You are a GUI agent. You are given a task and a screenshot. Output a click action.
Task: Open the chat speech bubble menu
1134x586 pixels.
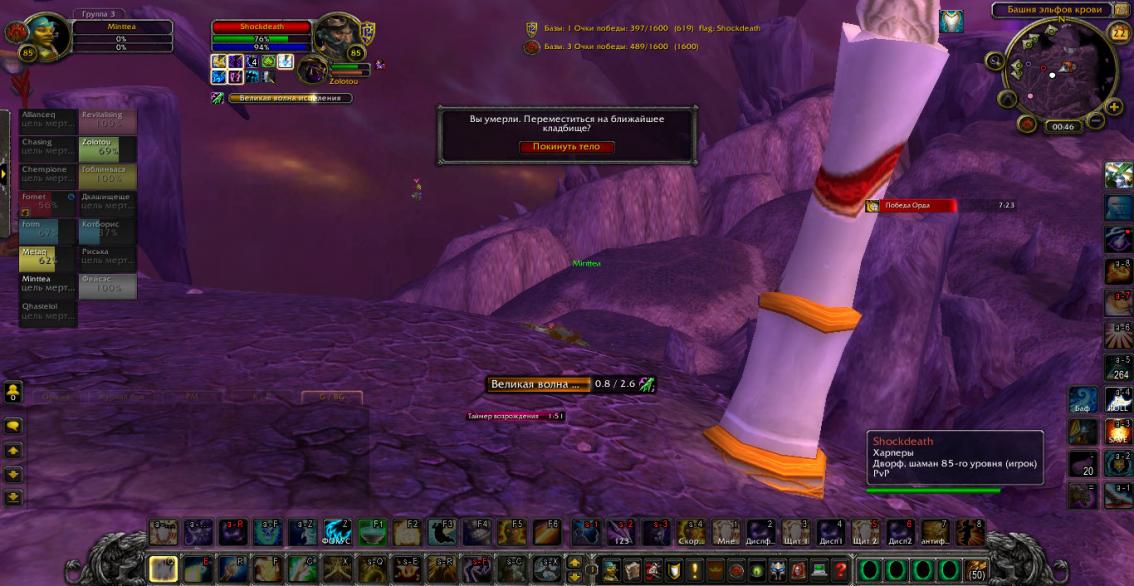point(13,425)
